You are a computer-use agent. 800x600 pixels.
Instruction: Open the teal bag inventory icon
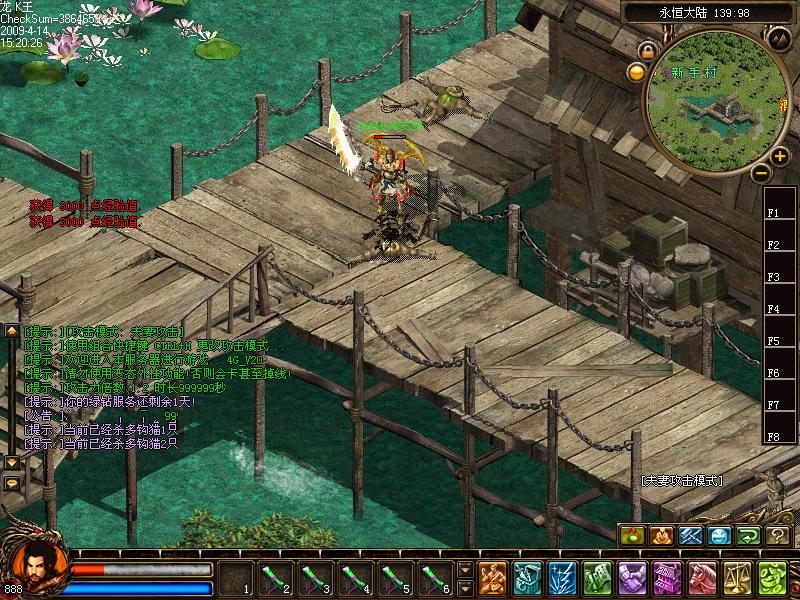point(526,578)
